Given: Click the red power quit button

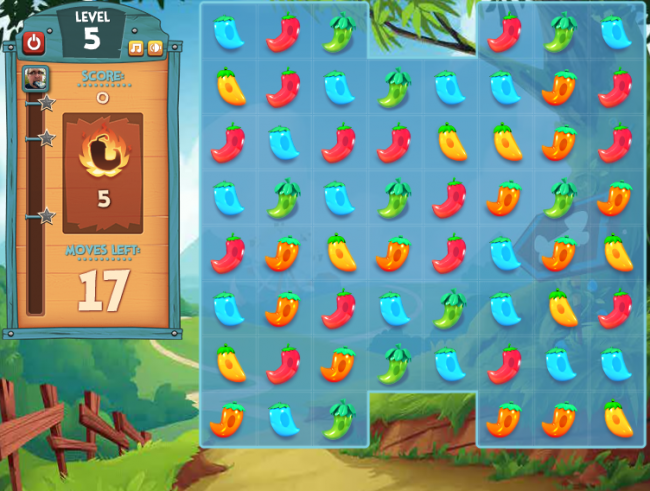Looking at the screenshot, I should [x=35, y=42].
